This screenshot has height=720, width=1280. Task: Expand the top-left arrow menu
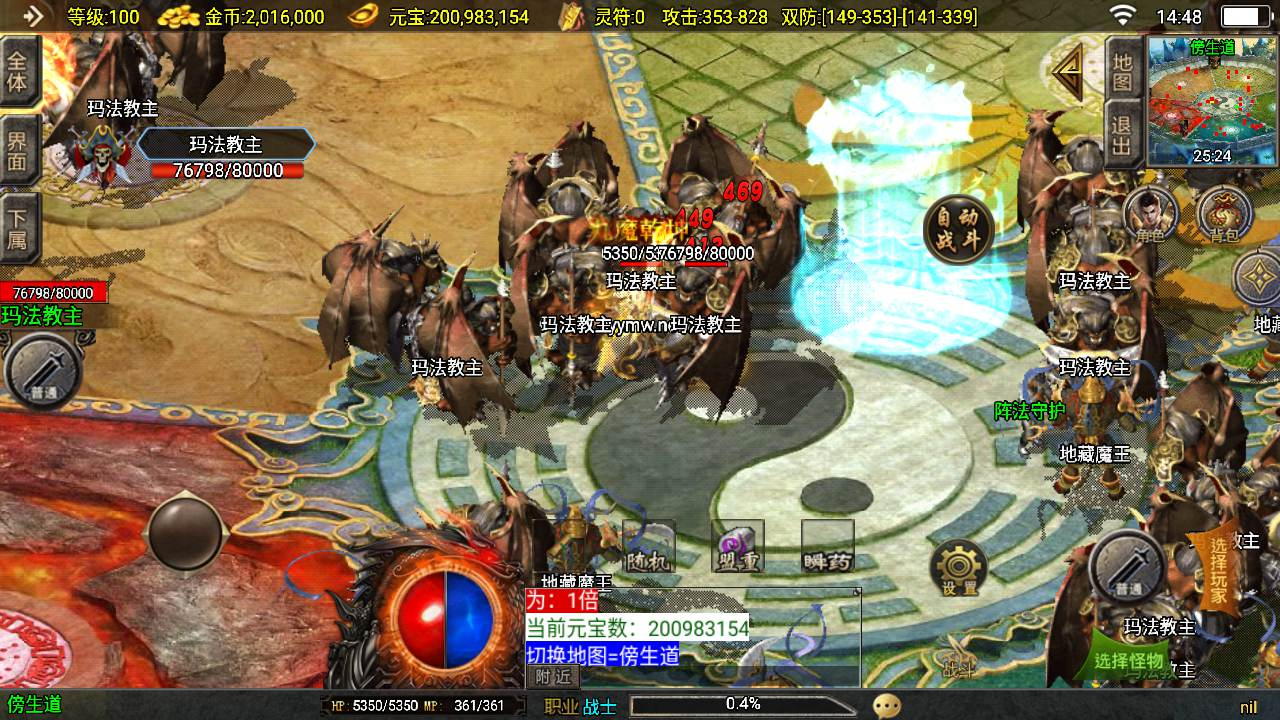click(32, 16)
